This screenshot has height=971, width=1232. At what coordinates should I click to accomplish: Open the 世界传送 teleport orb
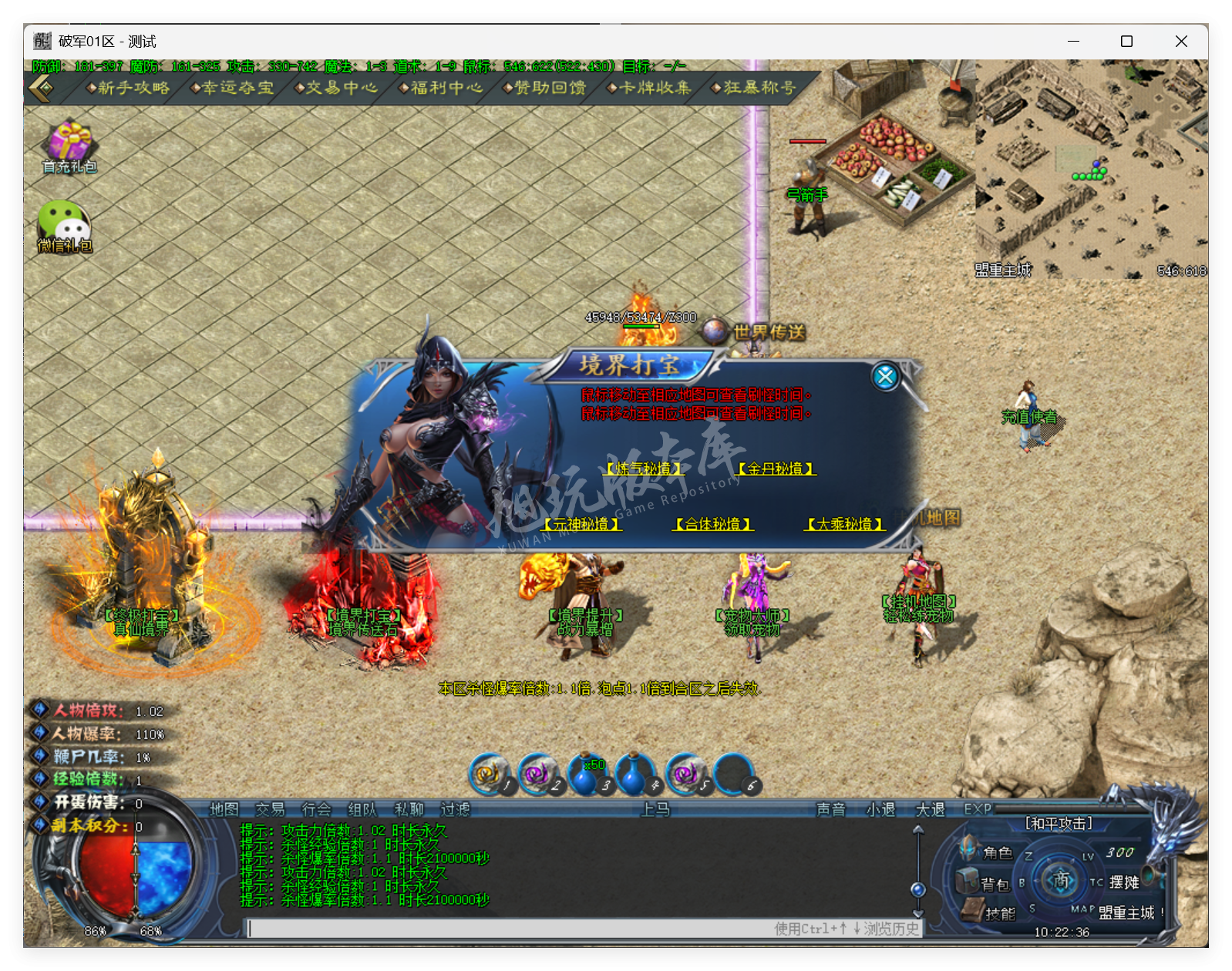pyautogui.click(x=715, y=331)
